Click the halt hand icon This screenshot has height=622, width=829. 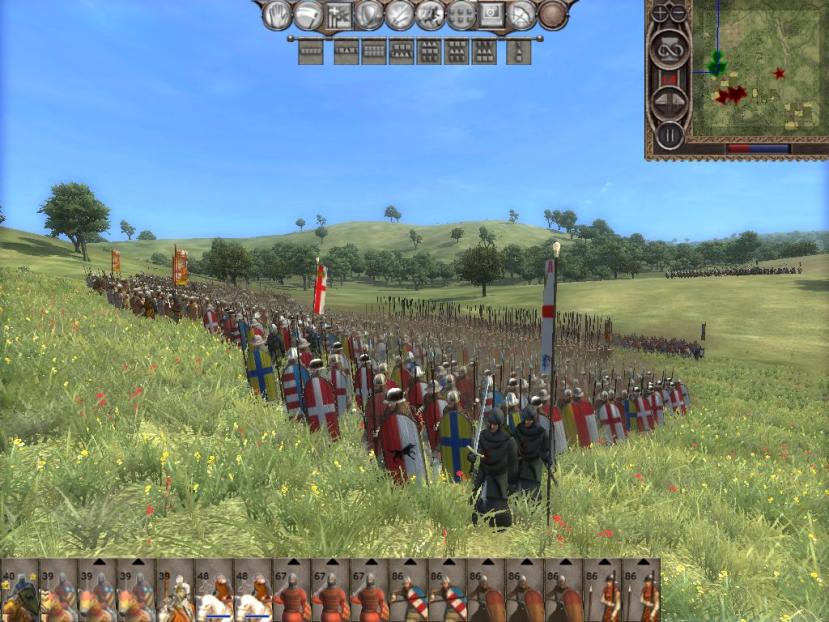tap(277, 14)
